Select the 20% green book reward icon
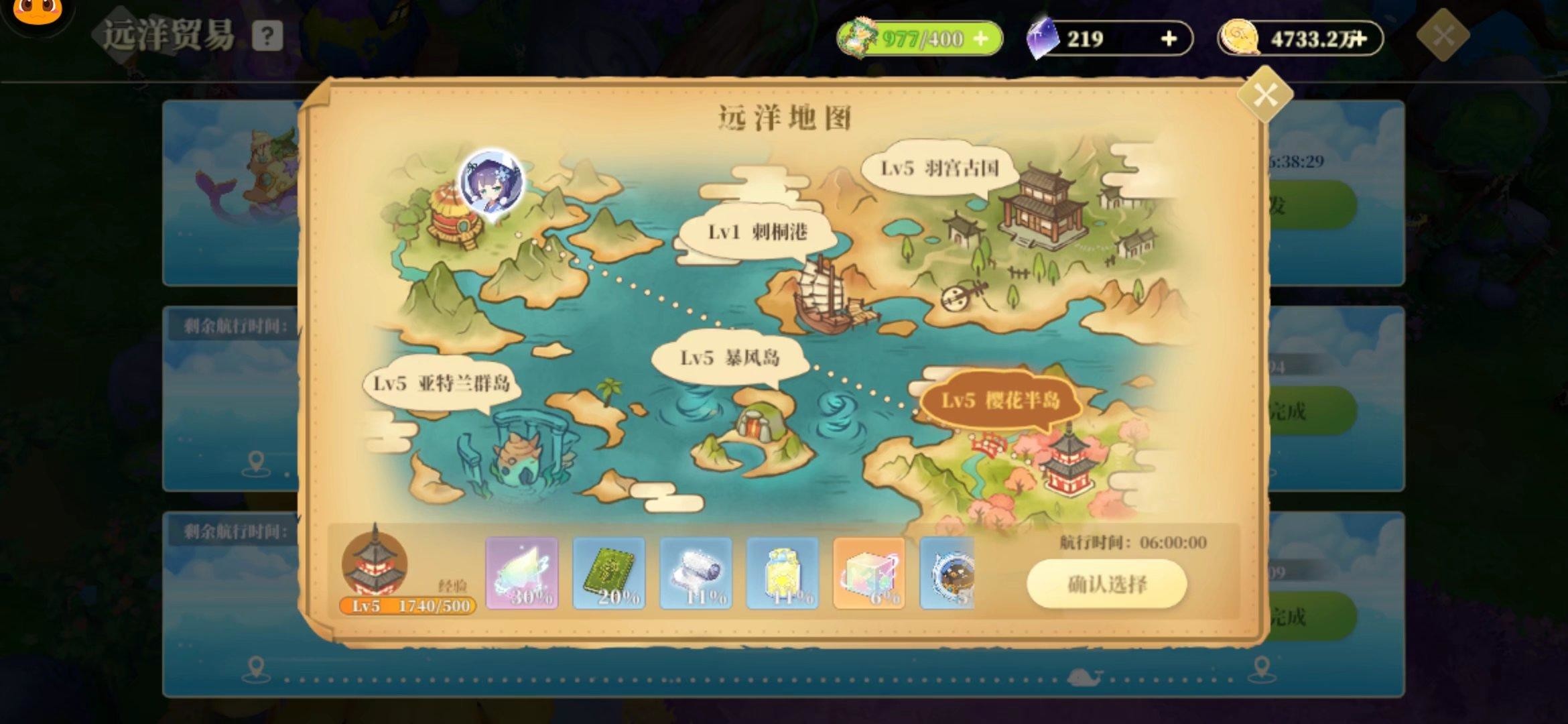The height and width of the screenshot is (724, 1568). pos(609,575)
